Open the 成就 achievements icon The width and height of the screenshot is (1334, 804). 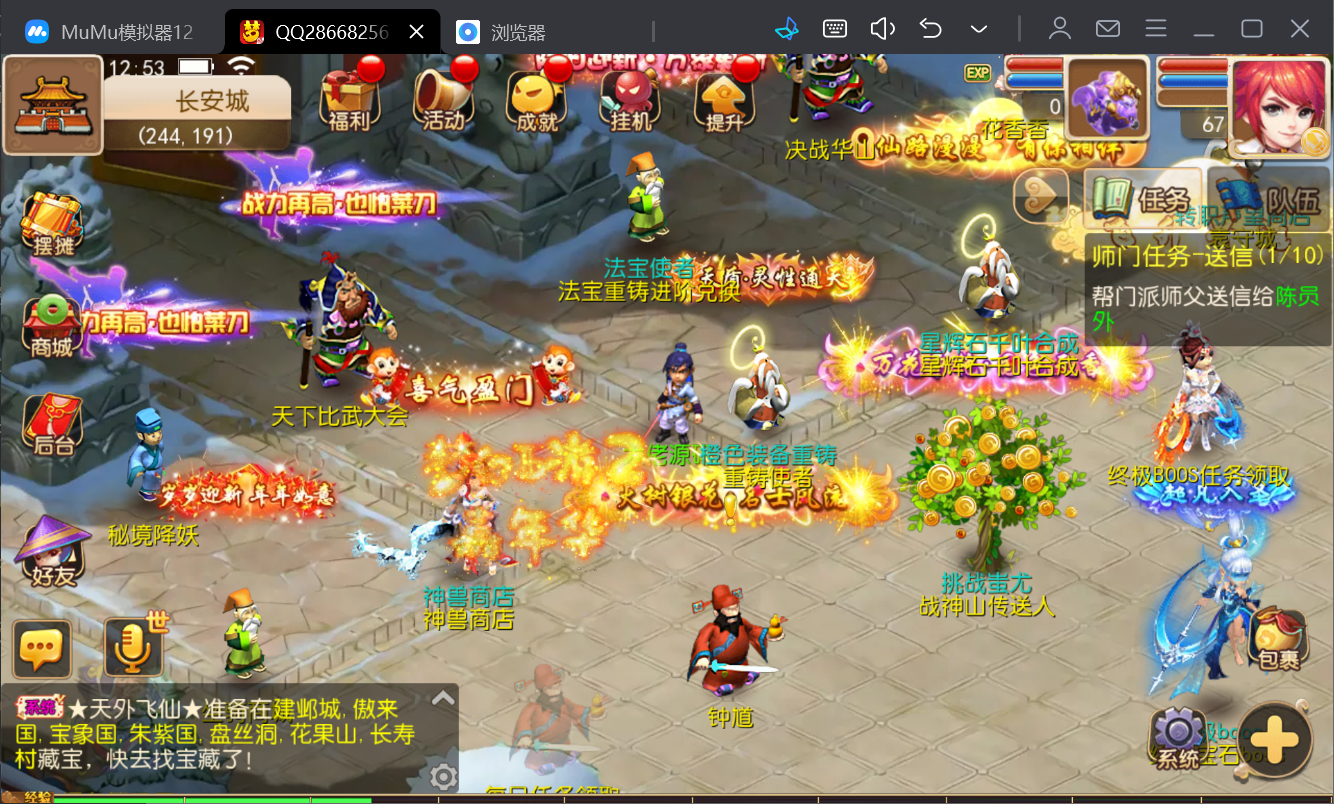click(x=533, y=100)
